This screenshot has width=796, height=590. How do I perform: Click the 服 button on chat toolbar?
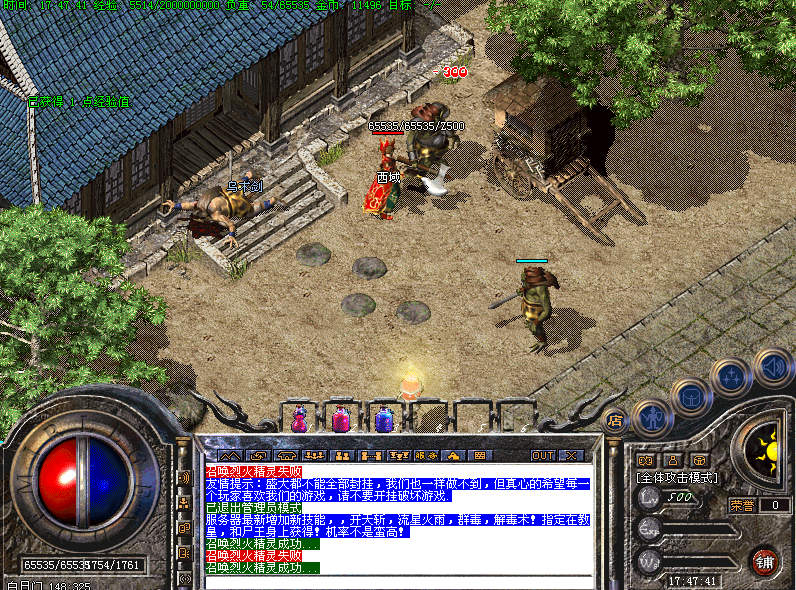point(427,455)
